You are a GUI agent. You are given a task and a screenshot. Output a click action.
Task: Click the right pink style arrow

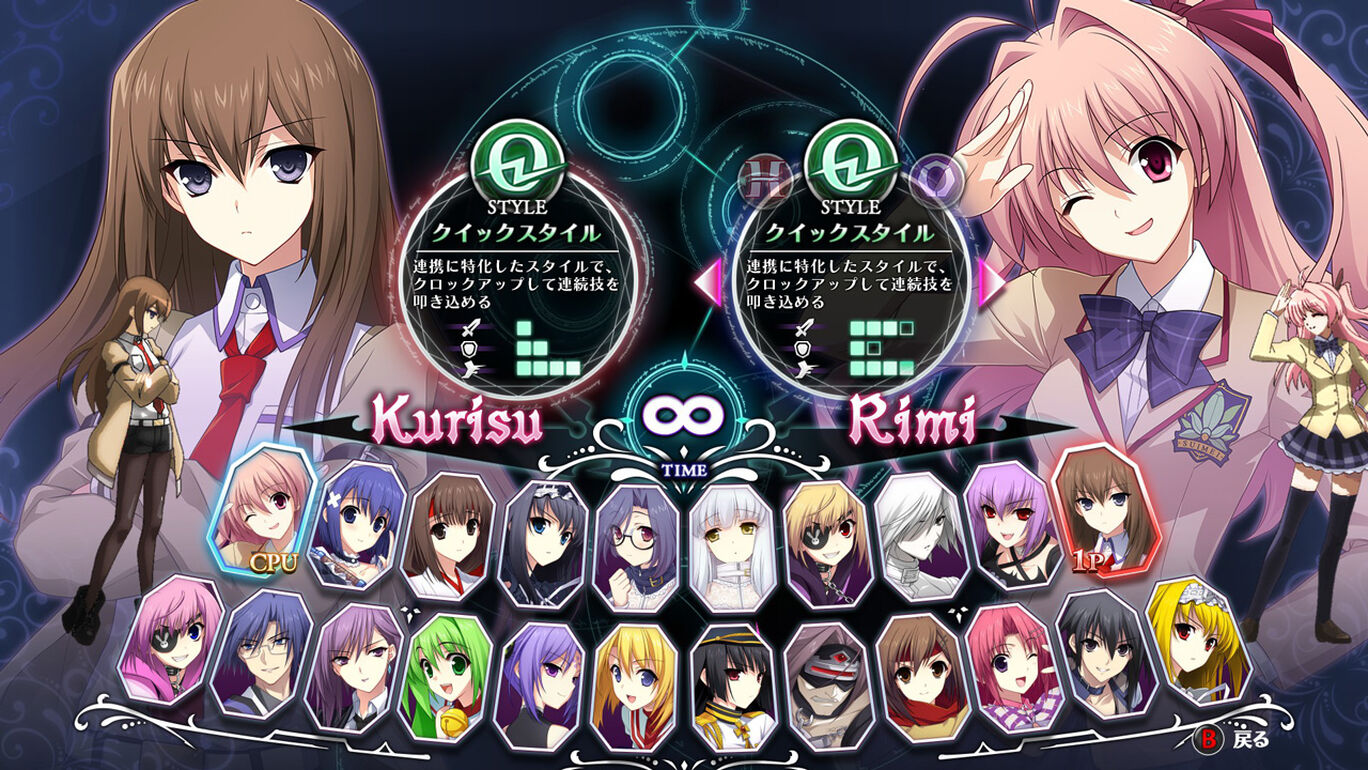pos(992,283)
